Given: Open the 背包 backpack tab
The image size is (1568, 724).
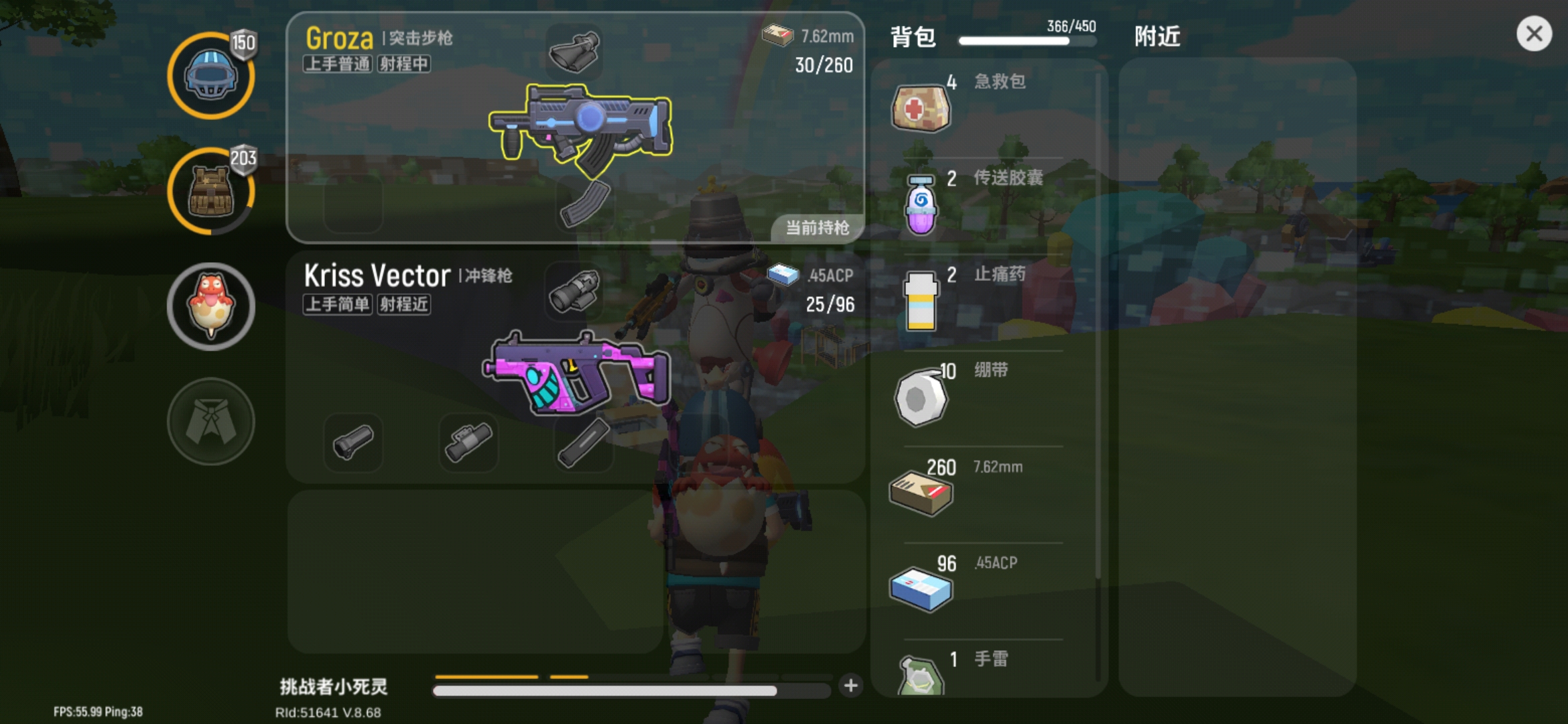Looking at the screenshot, I should pos(913,36).
